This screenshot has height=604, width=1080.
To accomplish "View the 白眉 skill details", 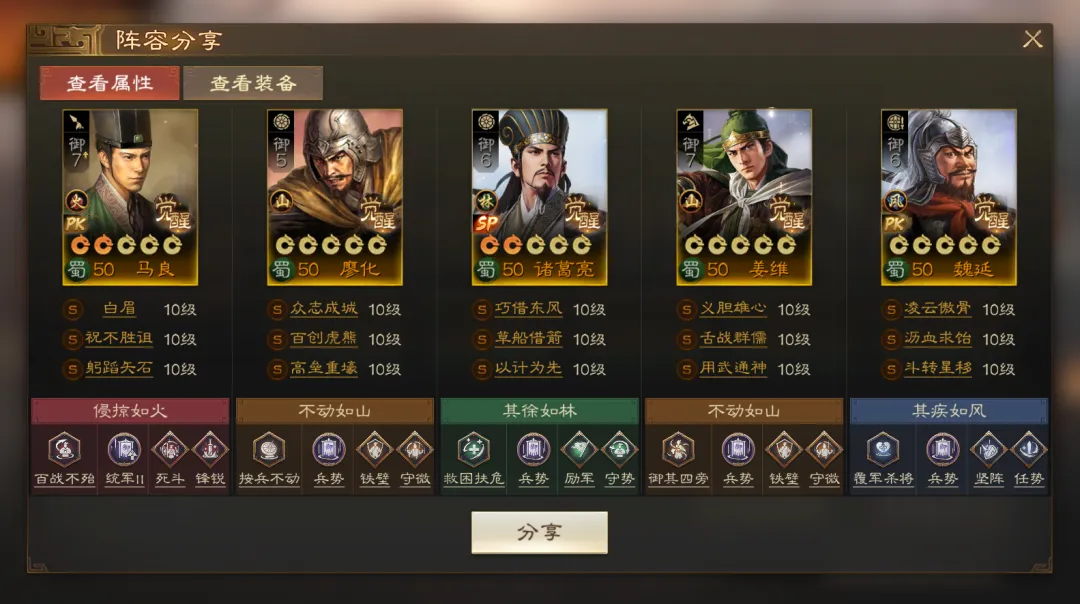I will click(x=118, y=310).
